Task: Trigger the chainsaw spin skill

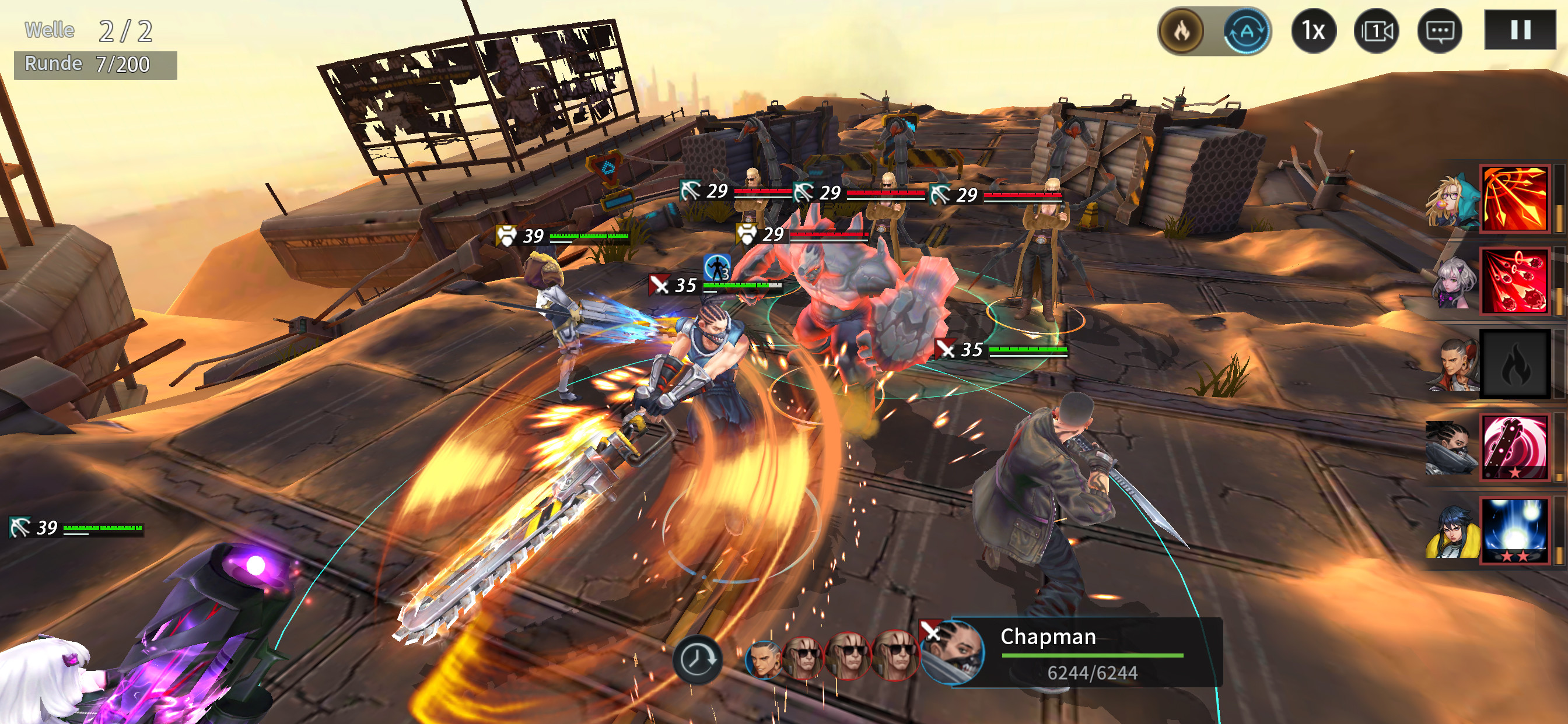Action: tap(1514, 447)
